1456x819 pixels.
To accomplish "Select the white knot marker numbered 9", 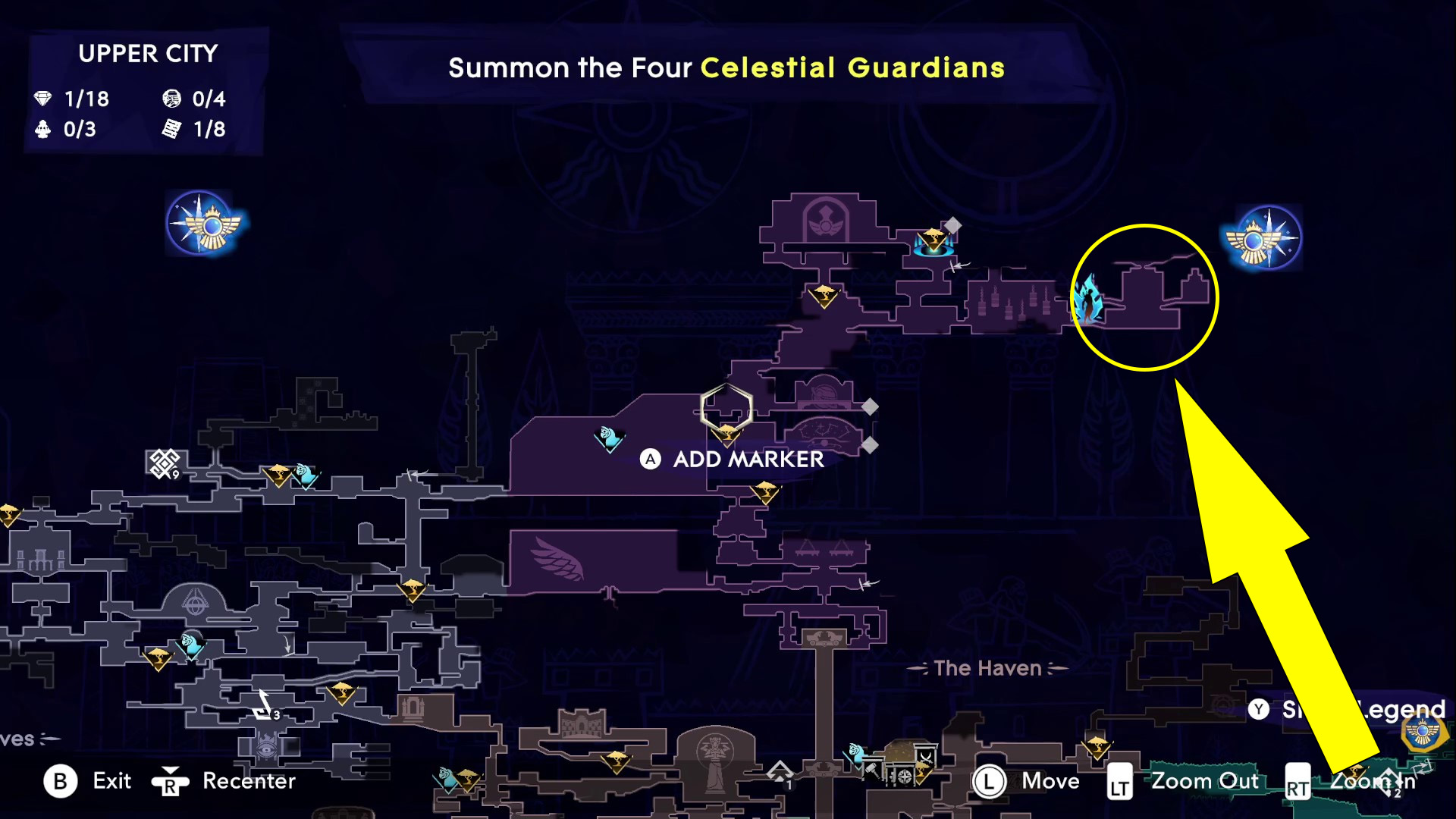I will [164, 463].
